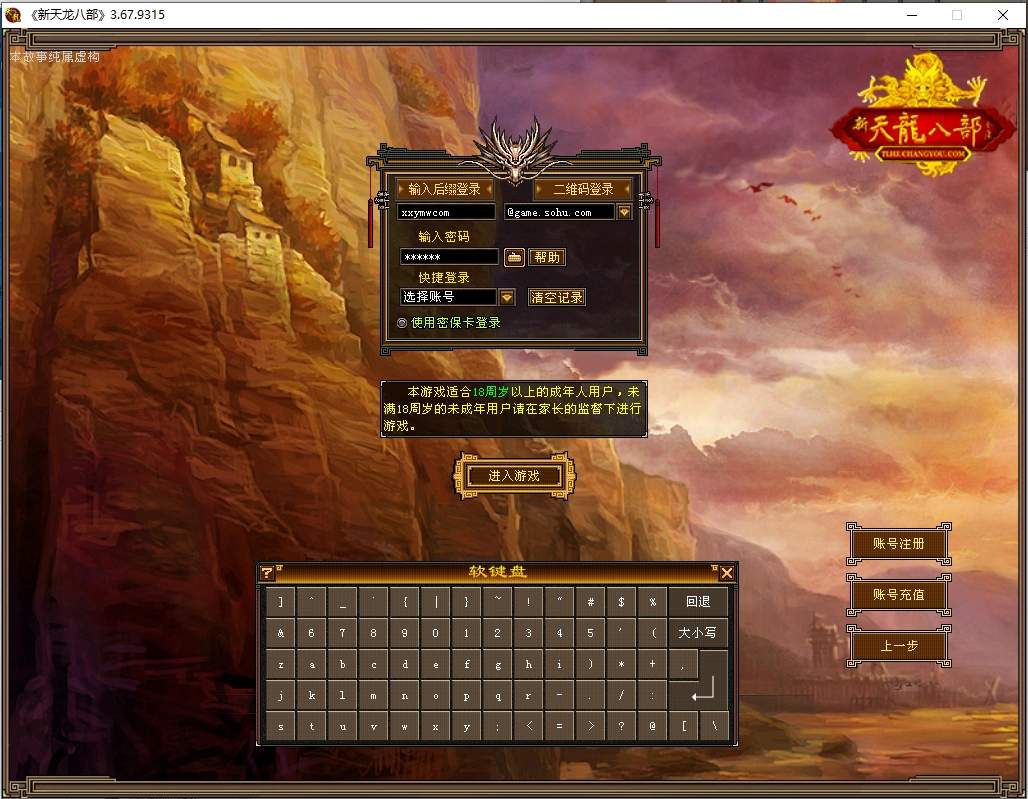
Task: Toggle the soft keyboard icon beside password
Action: coord(514,257)
